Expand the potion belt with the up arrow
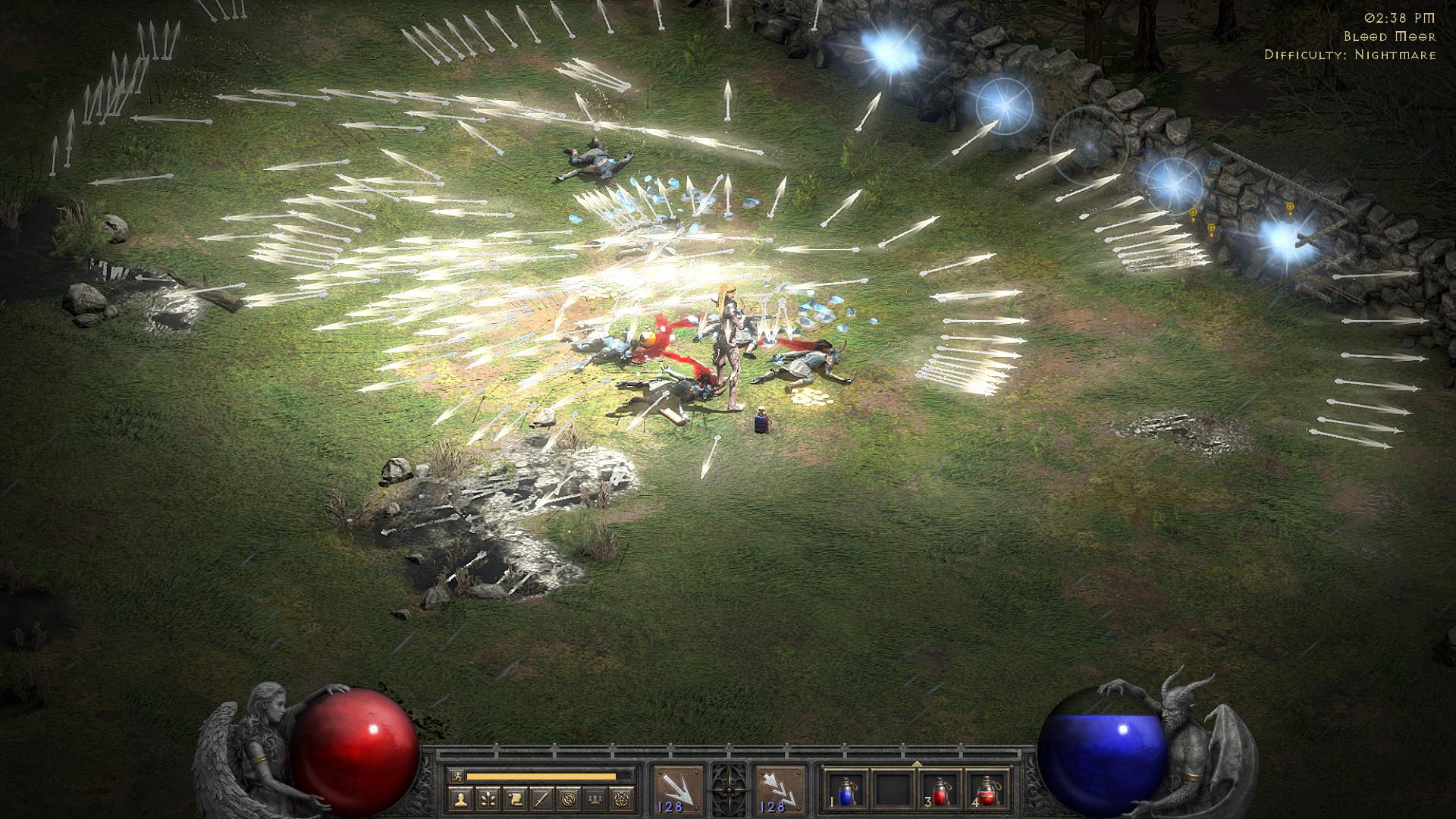 tap(918, 763)
